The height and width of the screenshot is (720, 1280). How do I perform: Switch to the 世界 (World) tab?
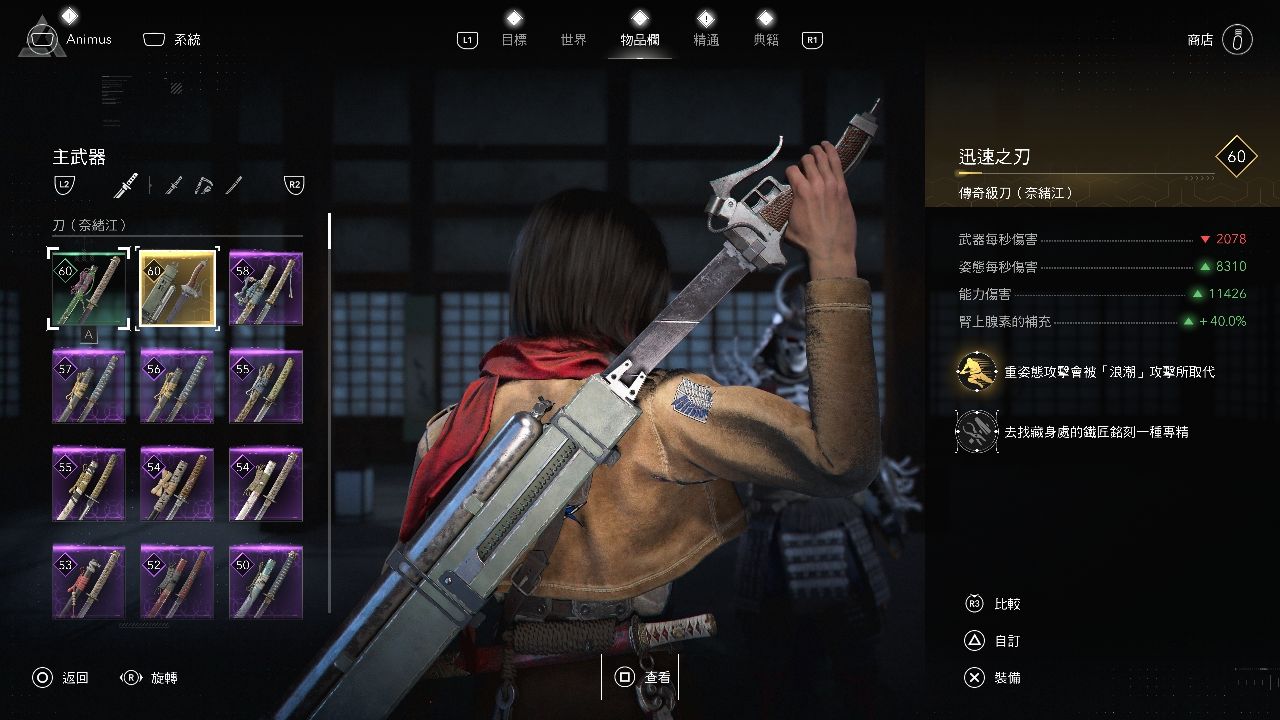click(574, 40)
